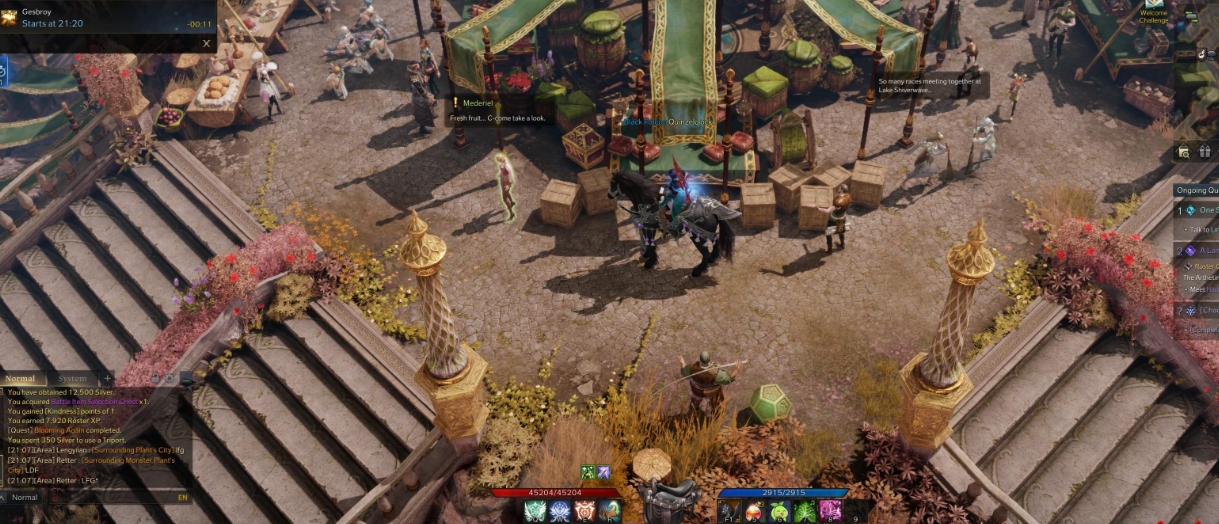Open chat settings gear
Image resolution: width=1219 pixels, height=524 pixels.
tap(170, 379)
